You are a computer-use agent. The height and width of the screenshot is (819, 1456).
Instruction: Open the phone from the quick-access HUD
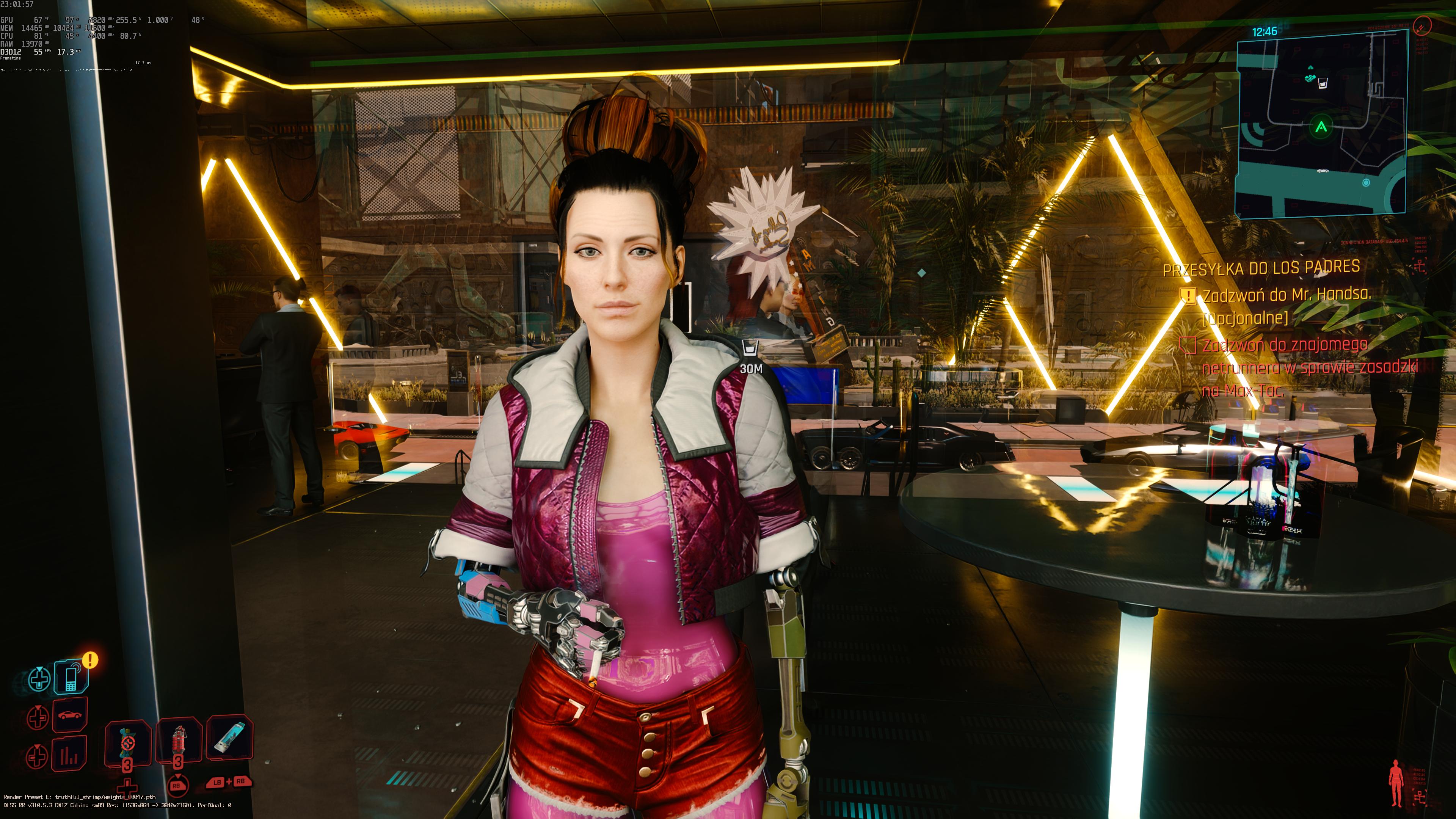tap(71, 676)
